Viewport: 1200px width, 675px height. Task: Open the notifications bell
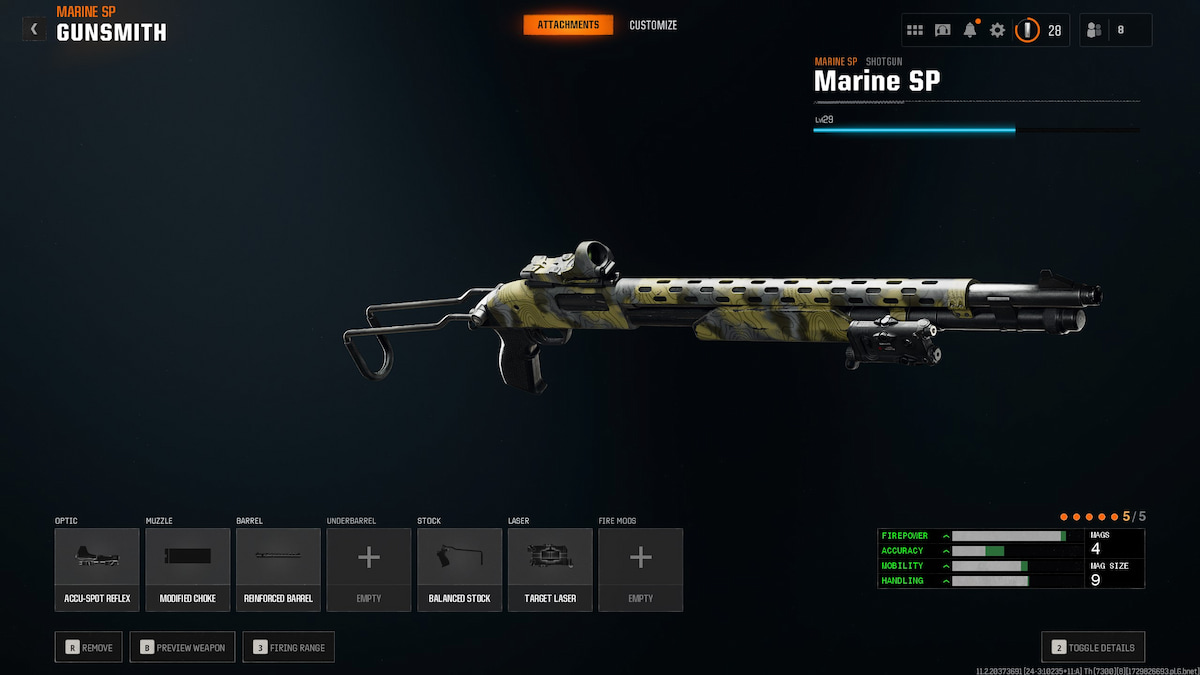(970, 30)
